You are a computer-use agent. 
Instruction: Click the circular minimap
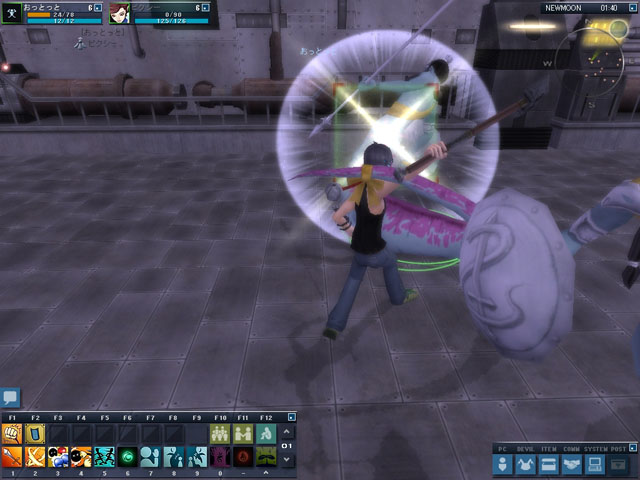point(598,50)
